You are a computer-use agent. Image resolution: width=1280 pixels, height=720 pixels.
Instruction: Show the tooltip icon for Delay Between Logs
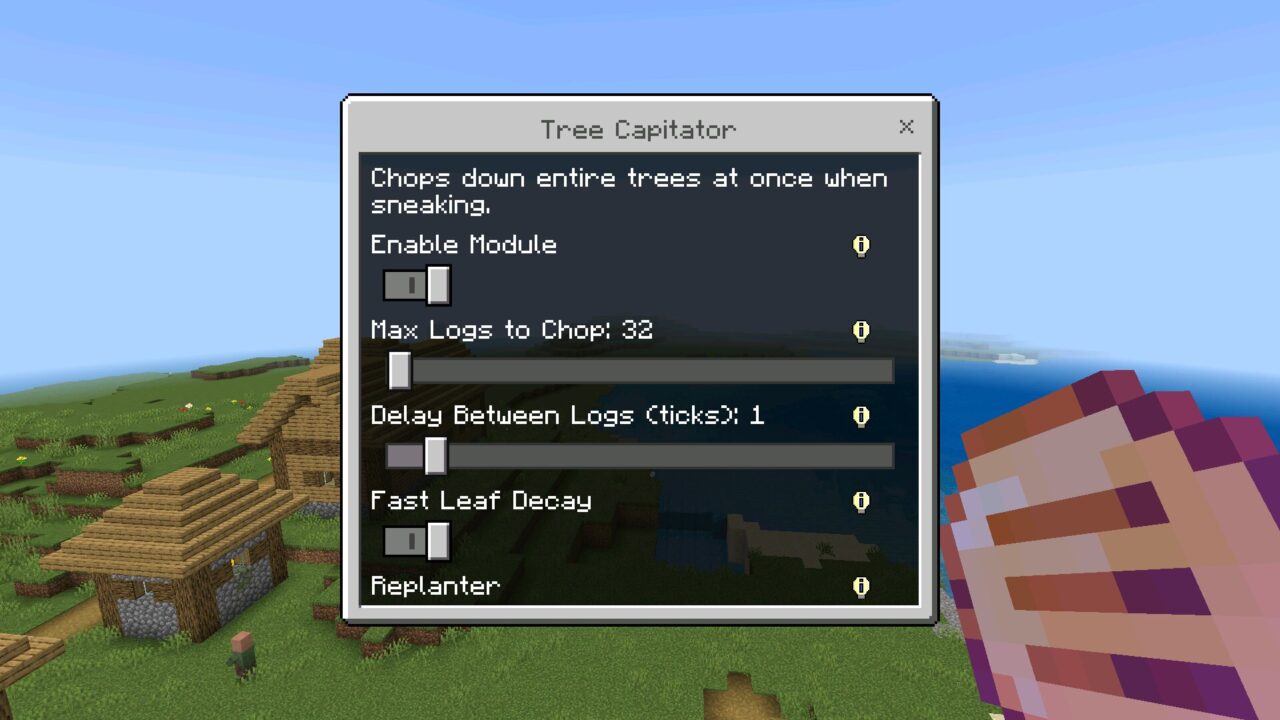click(x=861, y=416)
